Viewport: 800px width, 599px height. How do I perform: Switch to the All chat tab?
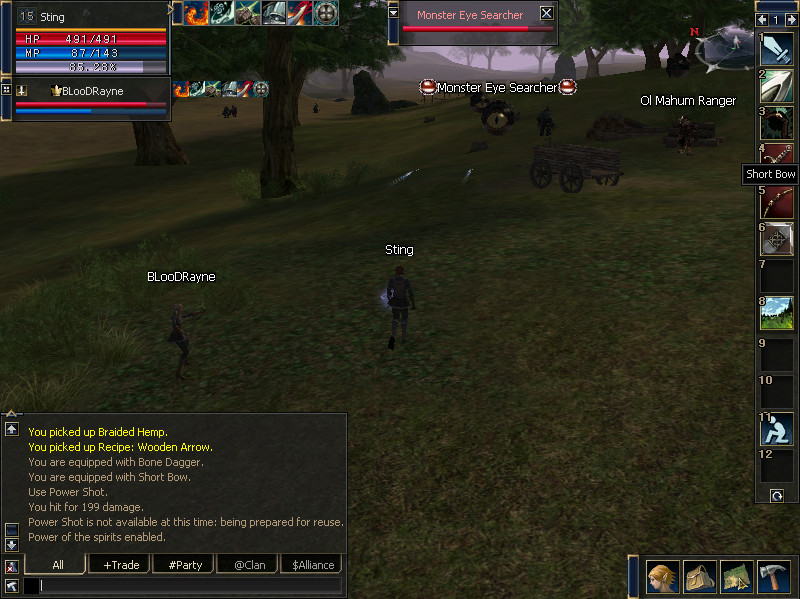click(57, 565)
